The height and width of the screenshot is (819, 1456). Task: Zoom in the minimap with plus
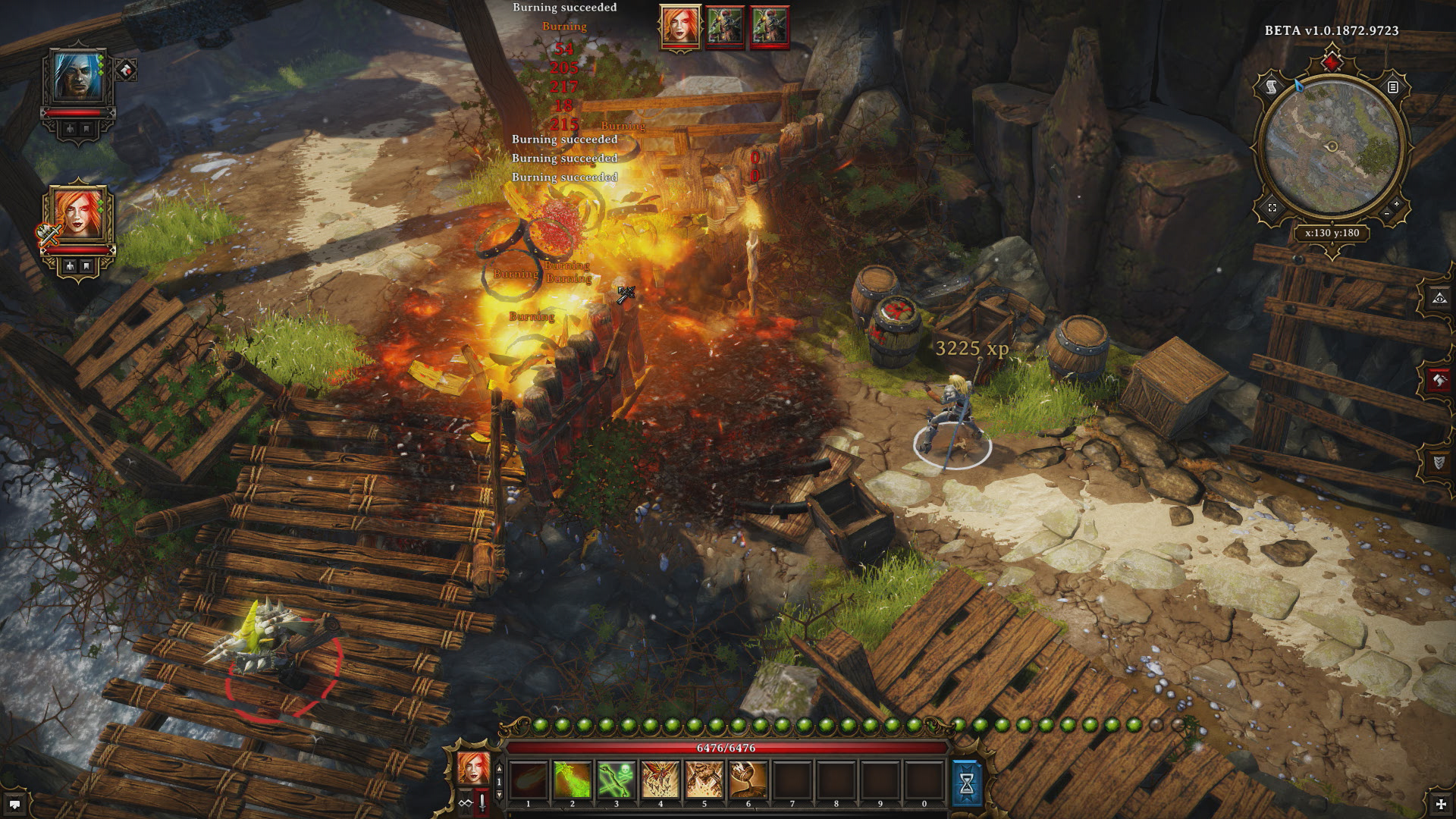tap(1397, 204)
